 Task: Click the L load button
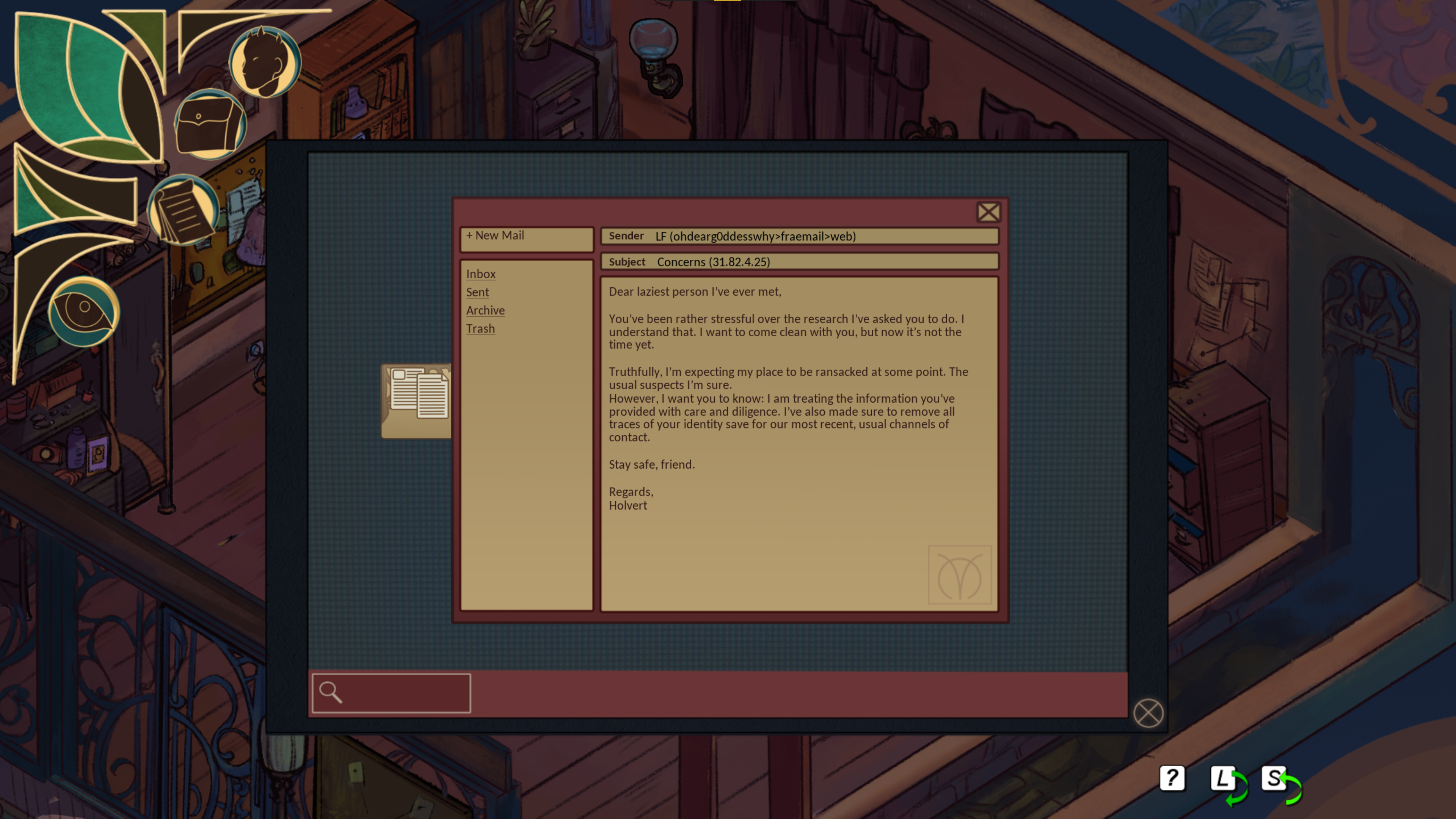[x=1222, y=780]
